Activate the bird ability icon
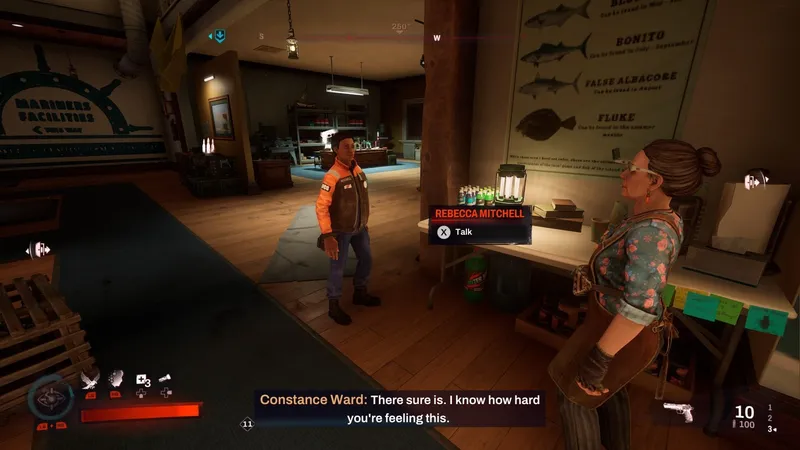Image resolution: width=800 pixels, height=450 pixels. pyautogui.click(x=88, y=379)
